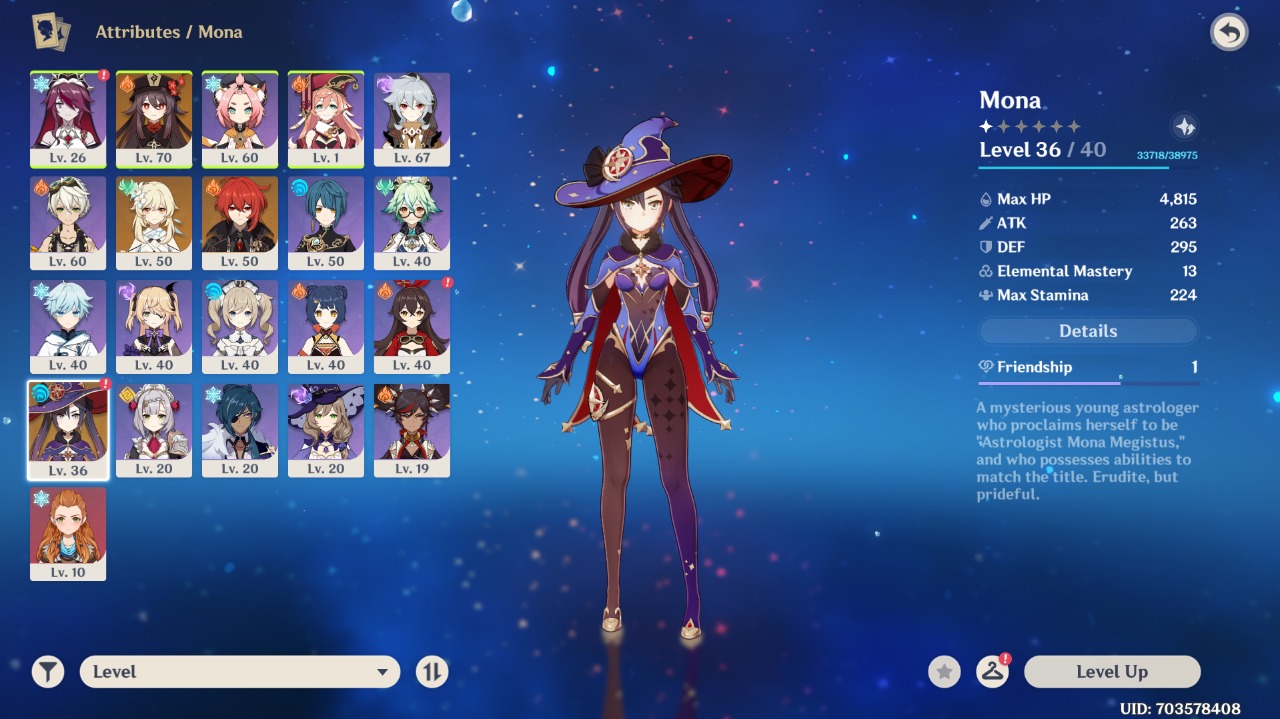
Task: Pick the level 10 orange-haired character
Action: pos(68,534)
